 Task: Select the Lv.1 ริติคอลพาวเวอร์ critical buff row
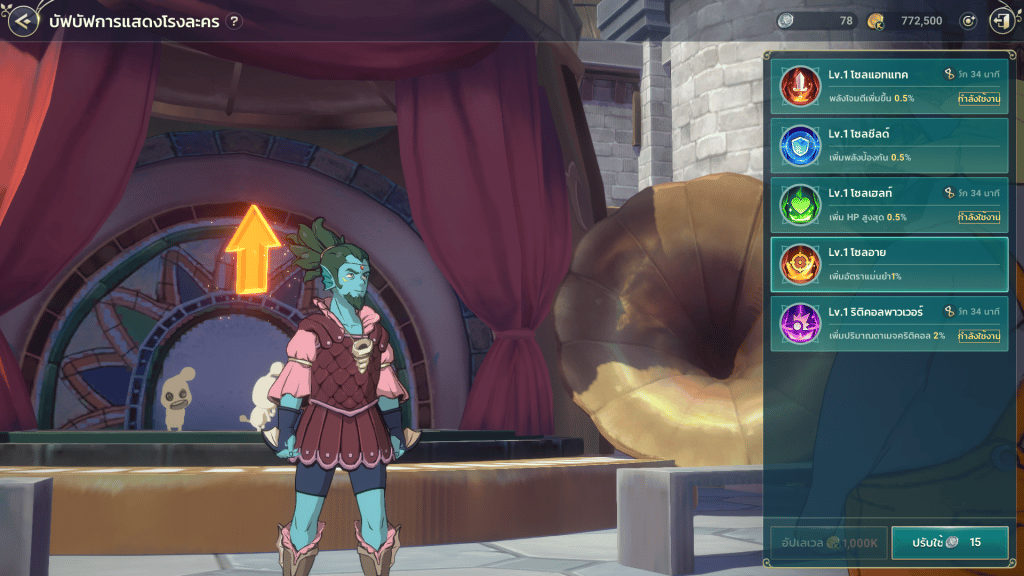point(889,323)
